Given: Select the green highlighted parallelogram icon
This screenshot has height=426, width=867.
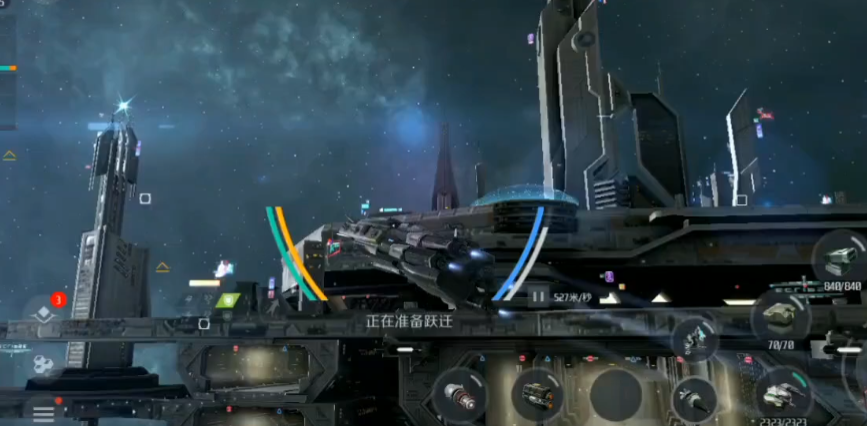Looking at the screenshot, I should click(x=227, y=300).
